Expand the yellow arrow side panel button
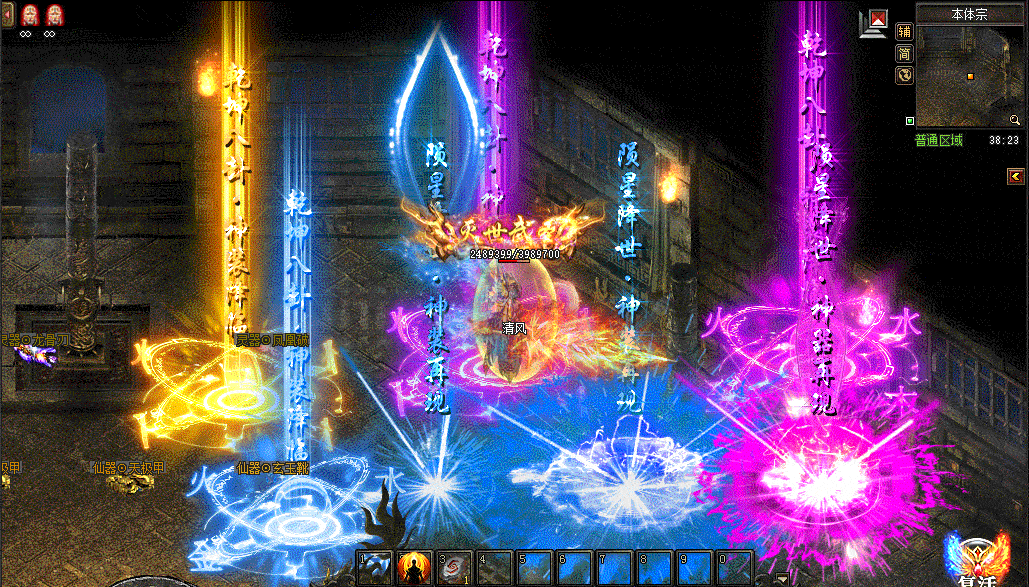Viewport: 1029px width, 587px height. click(1014, 177)
